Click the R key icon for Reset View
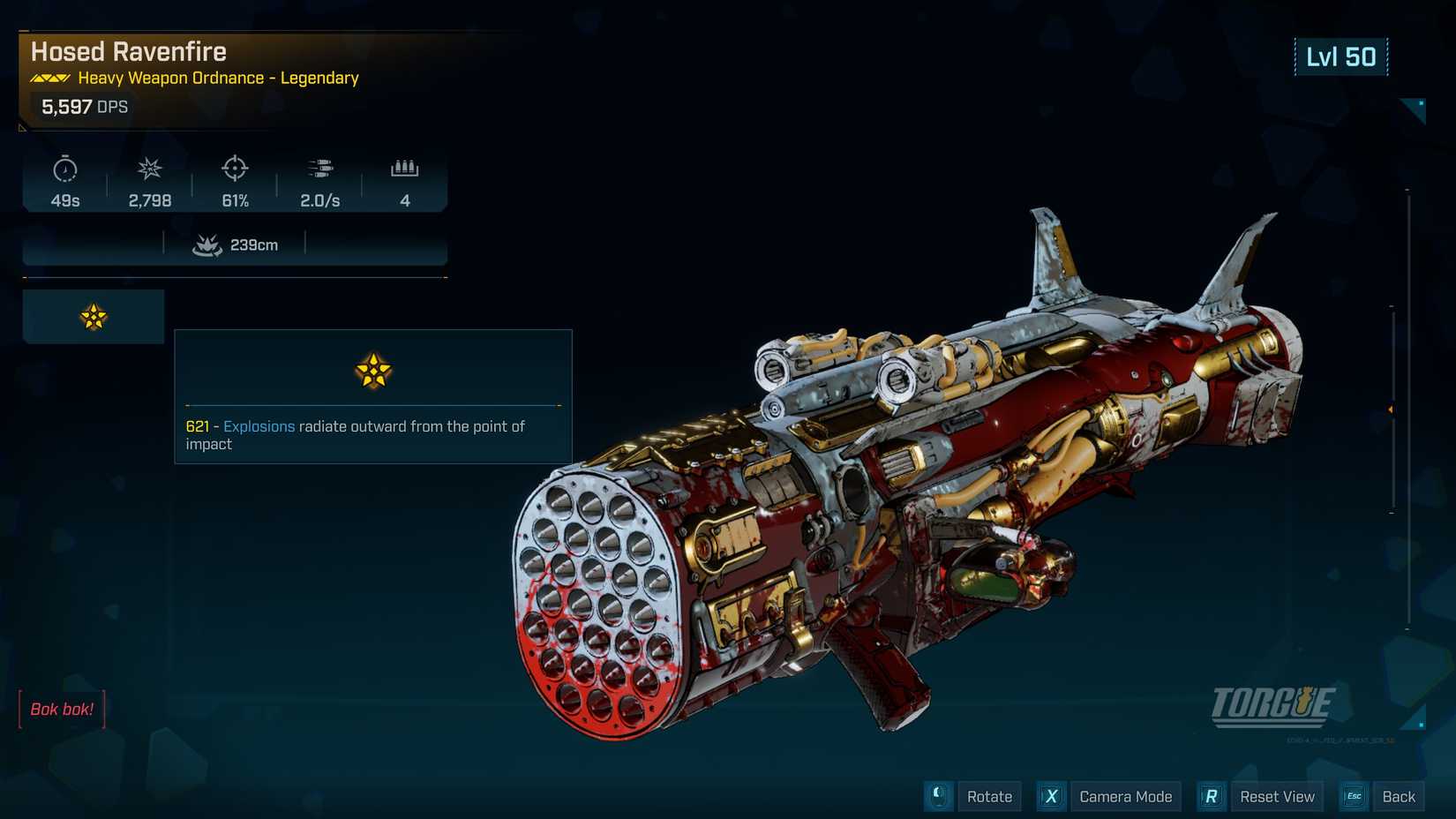 pyautogui.click(x=1211, y=796)
